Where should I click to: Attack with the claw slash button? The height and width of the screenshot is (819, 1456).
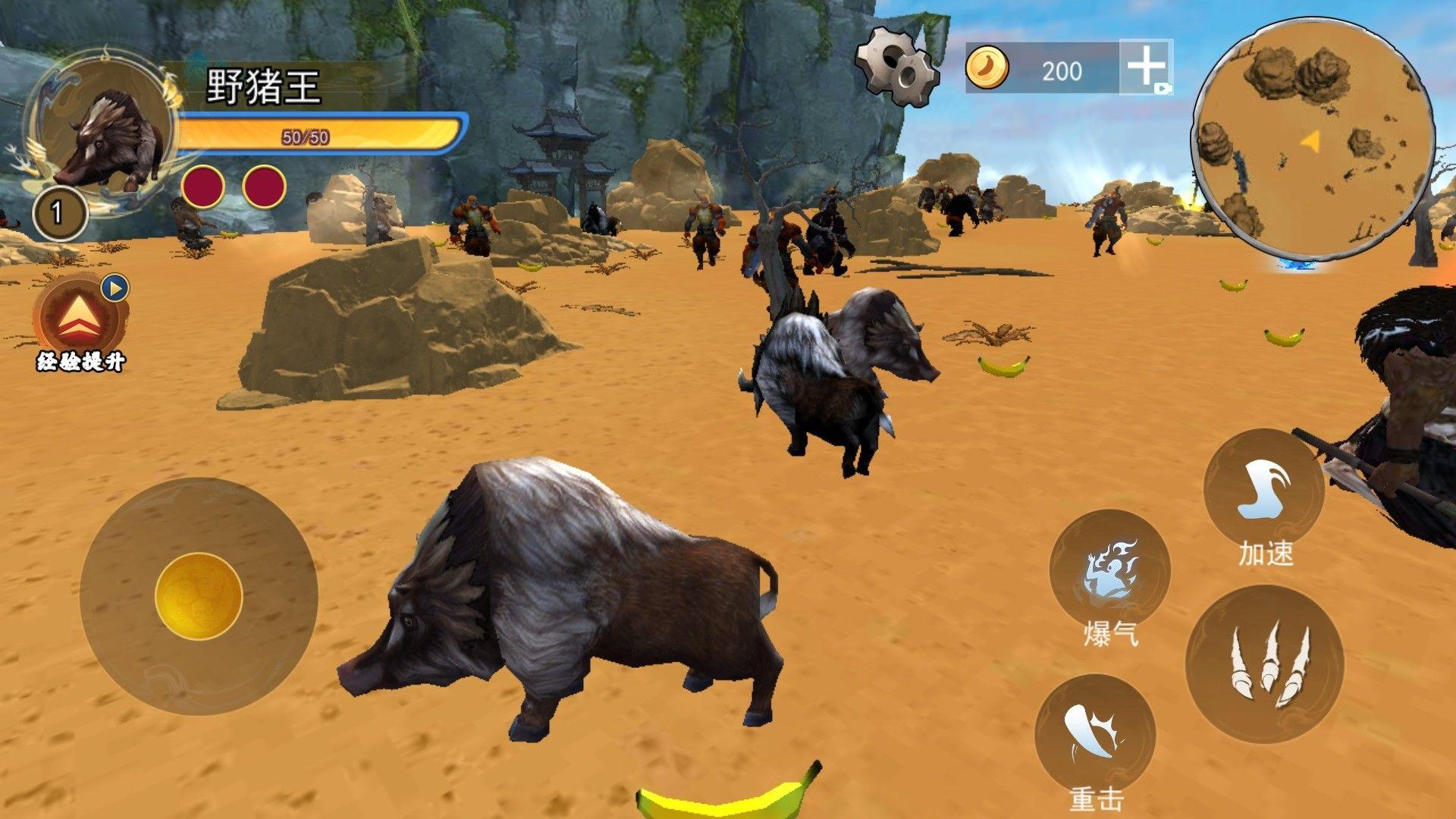(1264, 664)
